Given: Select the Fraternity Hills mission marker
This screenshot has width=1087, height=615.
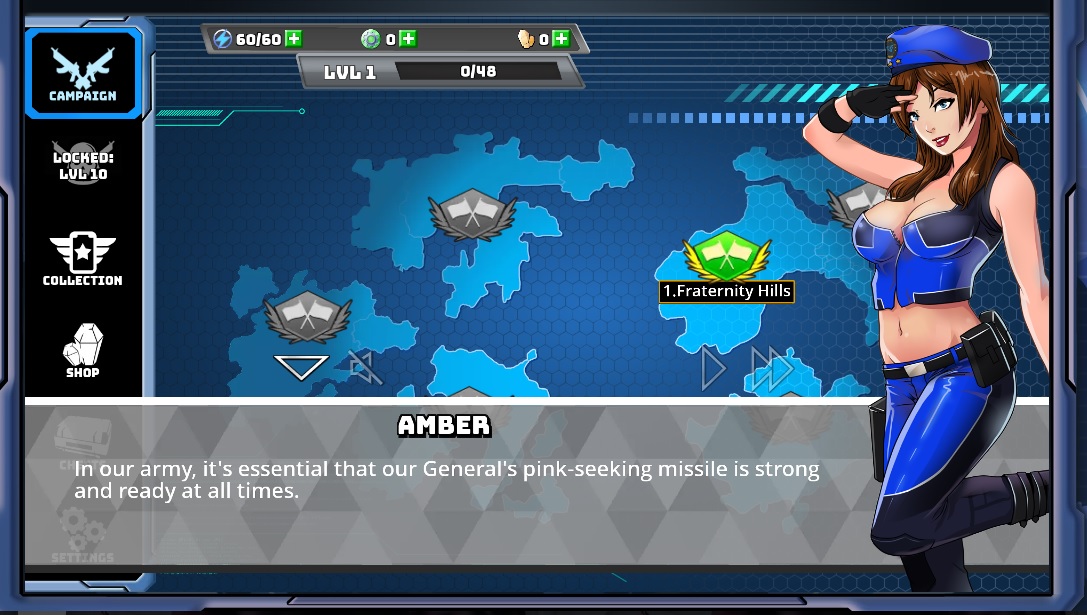Looking at the screenshot, I should (726, 257).
